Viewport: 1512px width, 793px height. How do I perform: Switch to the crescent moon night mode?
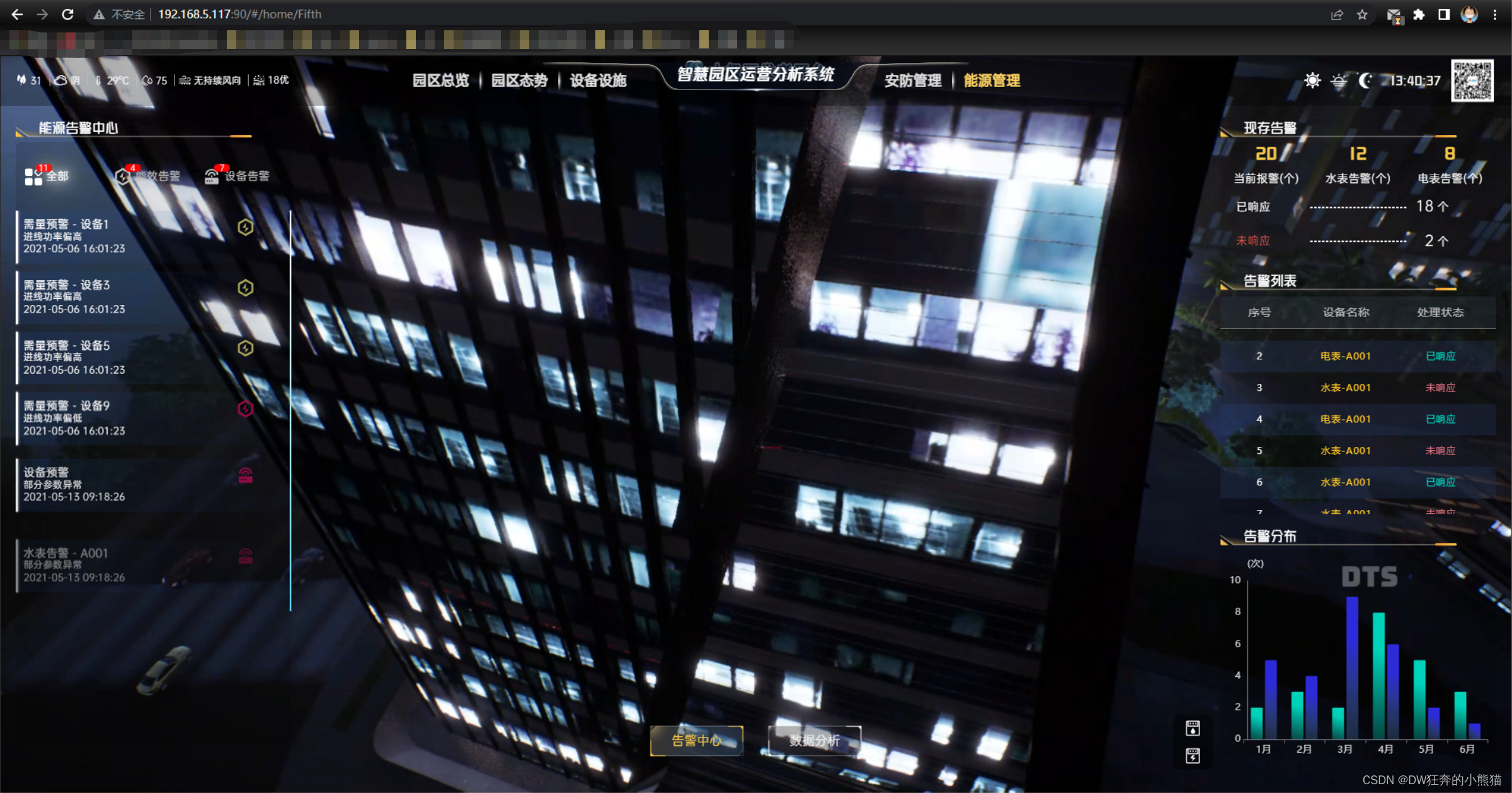tap(1365, 81)
